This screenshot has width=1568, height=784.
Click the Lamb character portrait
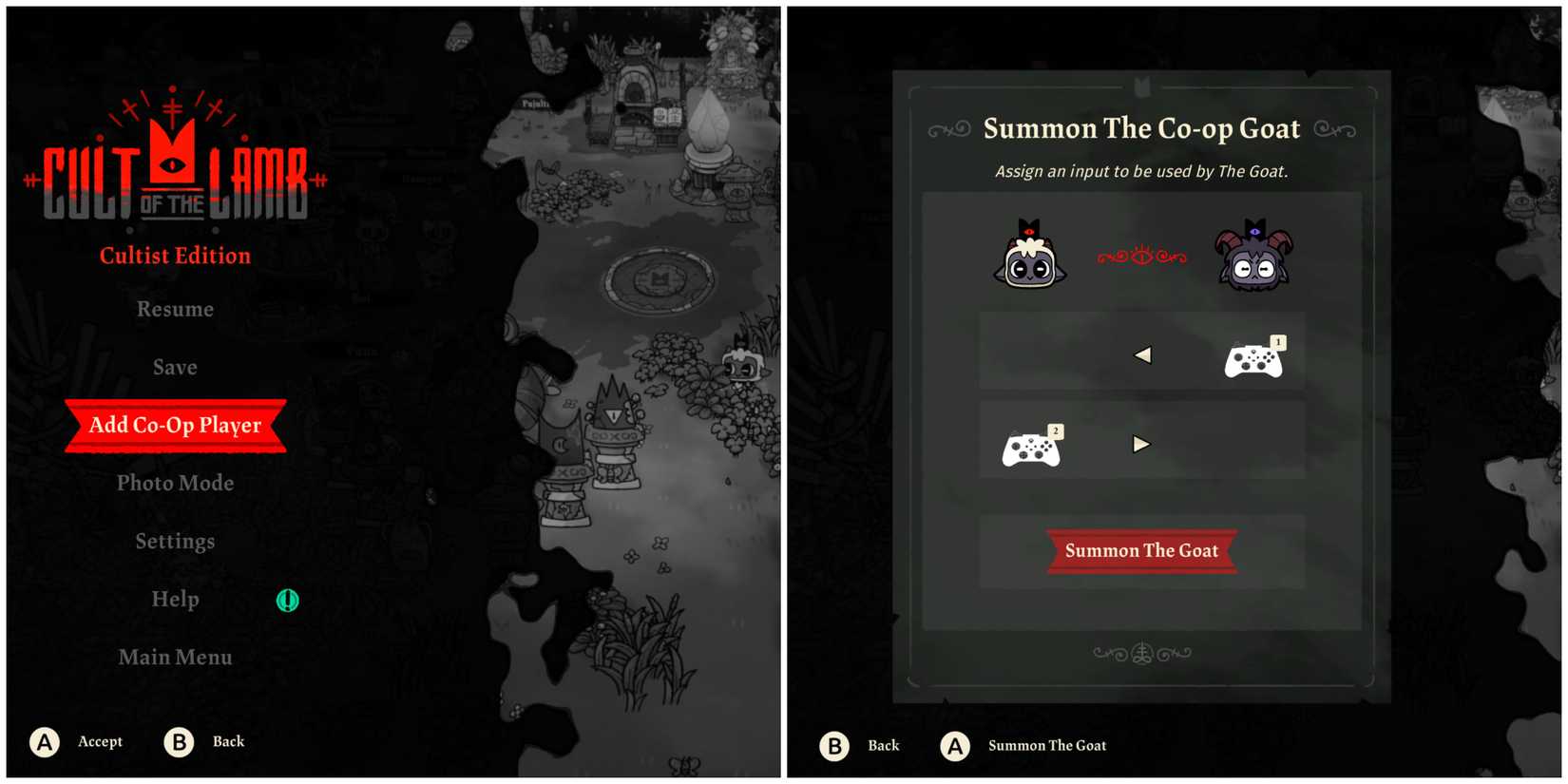tap(1029, 257)
